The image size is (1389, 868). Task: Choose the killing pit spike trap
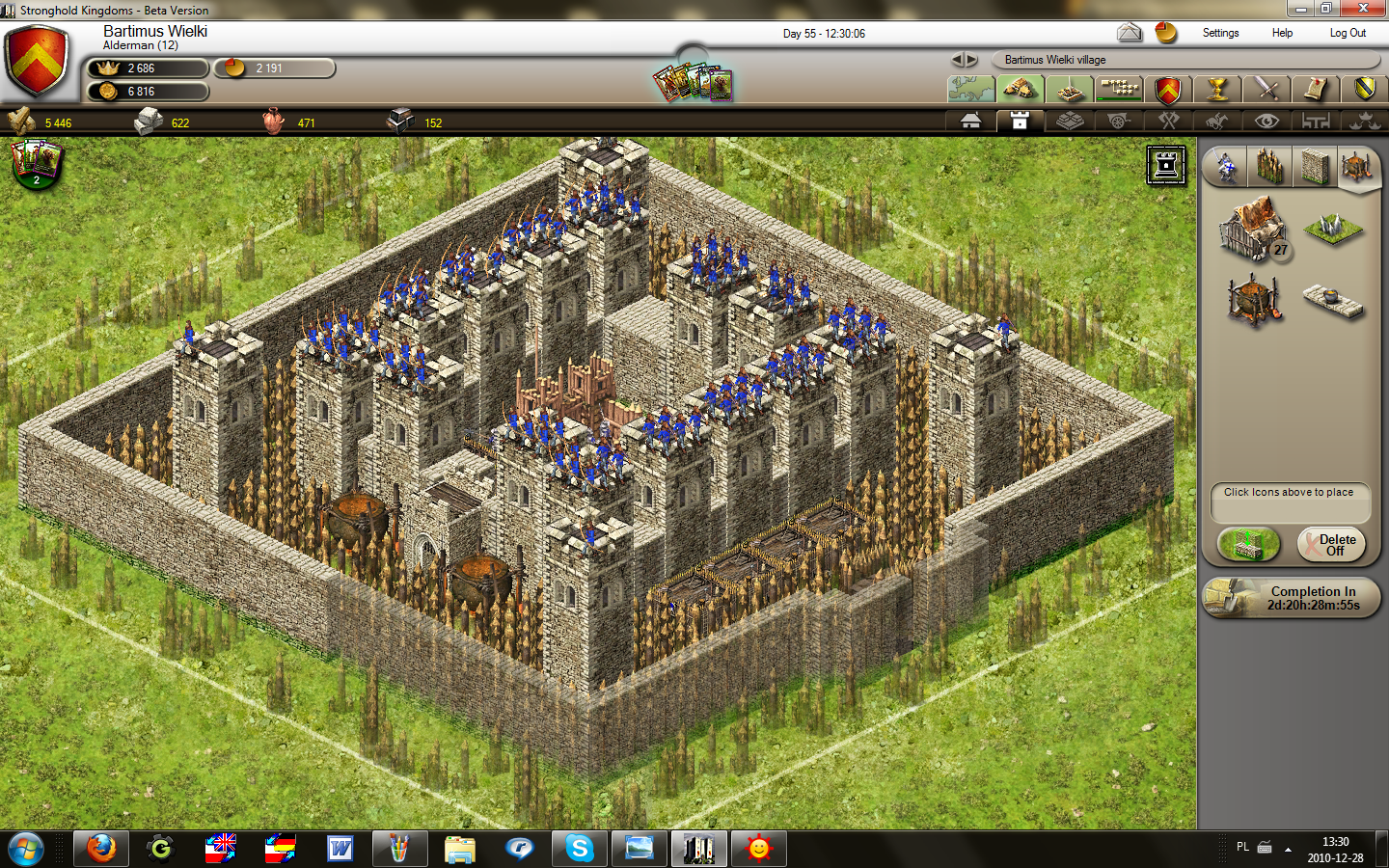1333,230
